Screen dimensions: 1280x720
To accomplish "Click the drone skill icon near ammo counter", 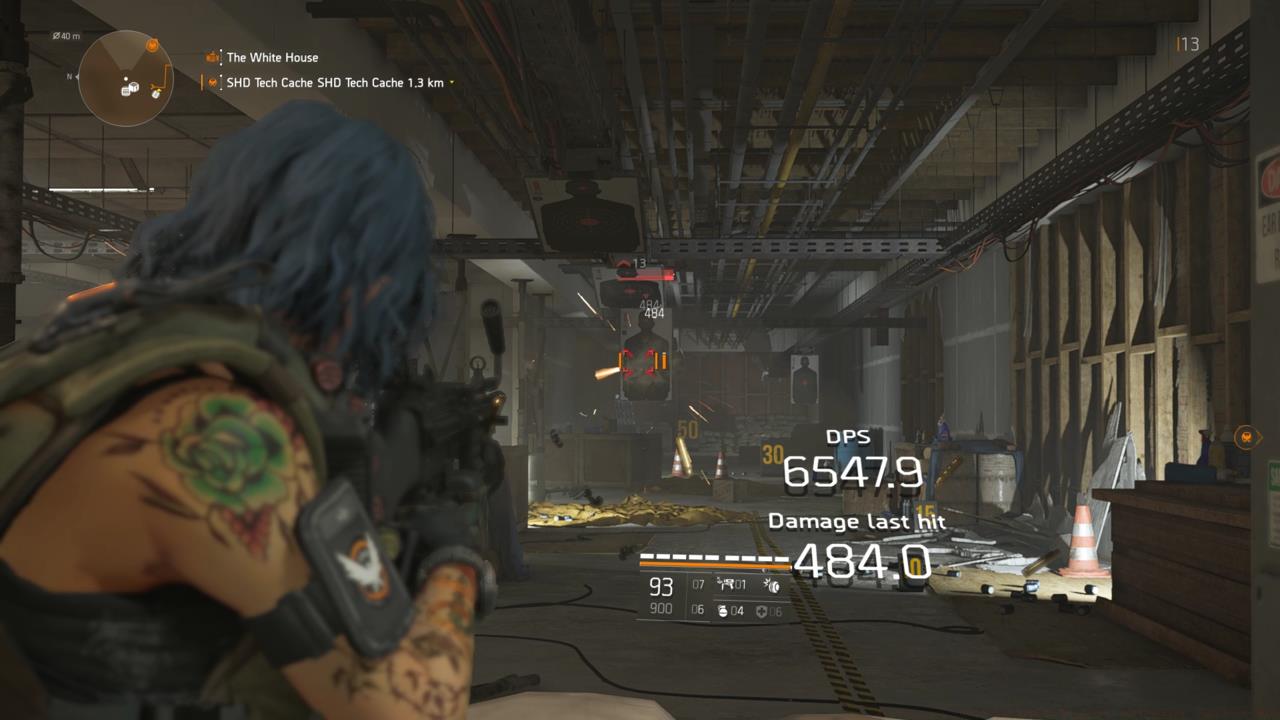I will click(x=728, y=585).
